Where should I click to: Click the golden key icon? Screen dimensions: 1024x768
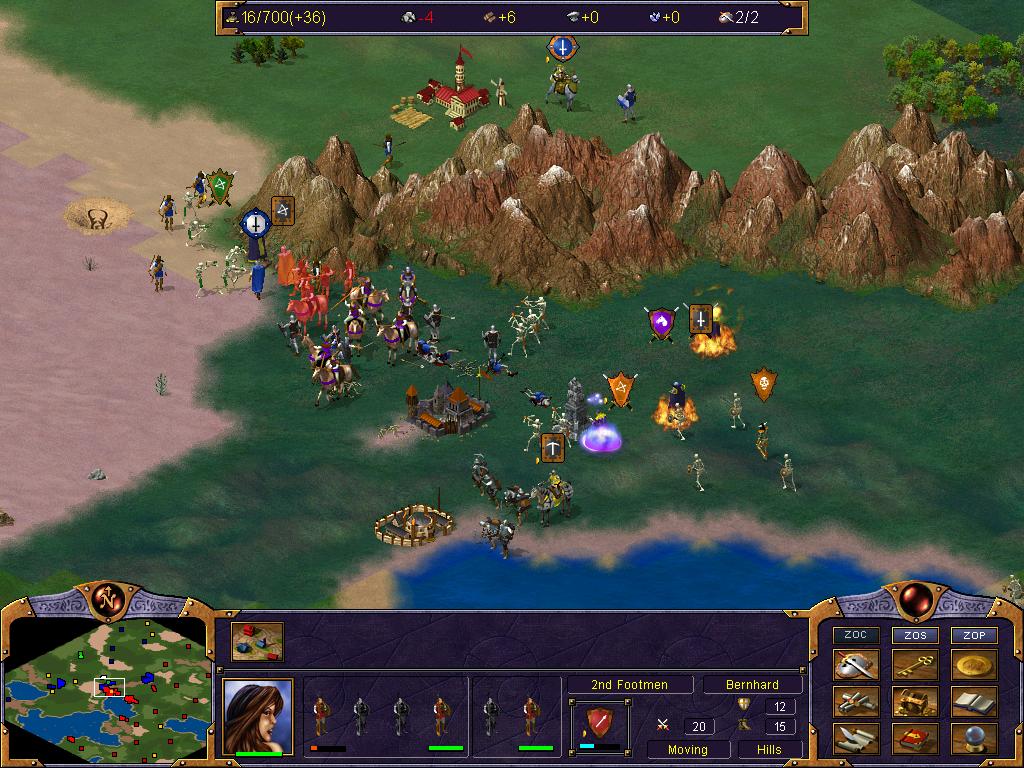[x=915, y=665]
